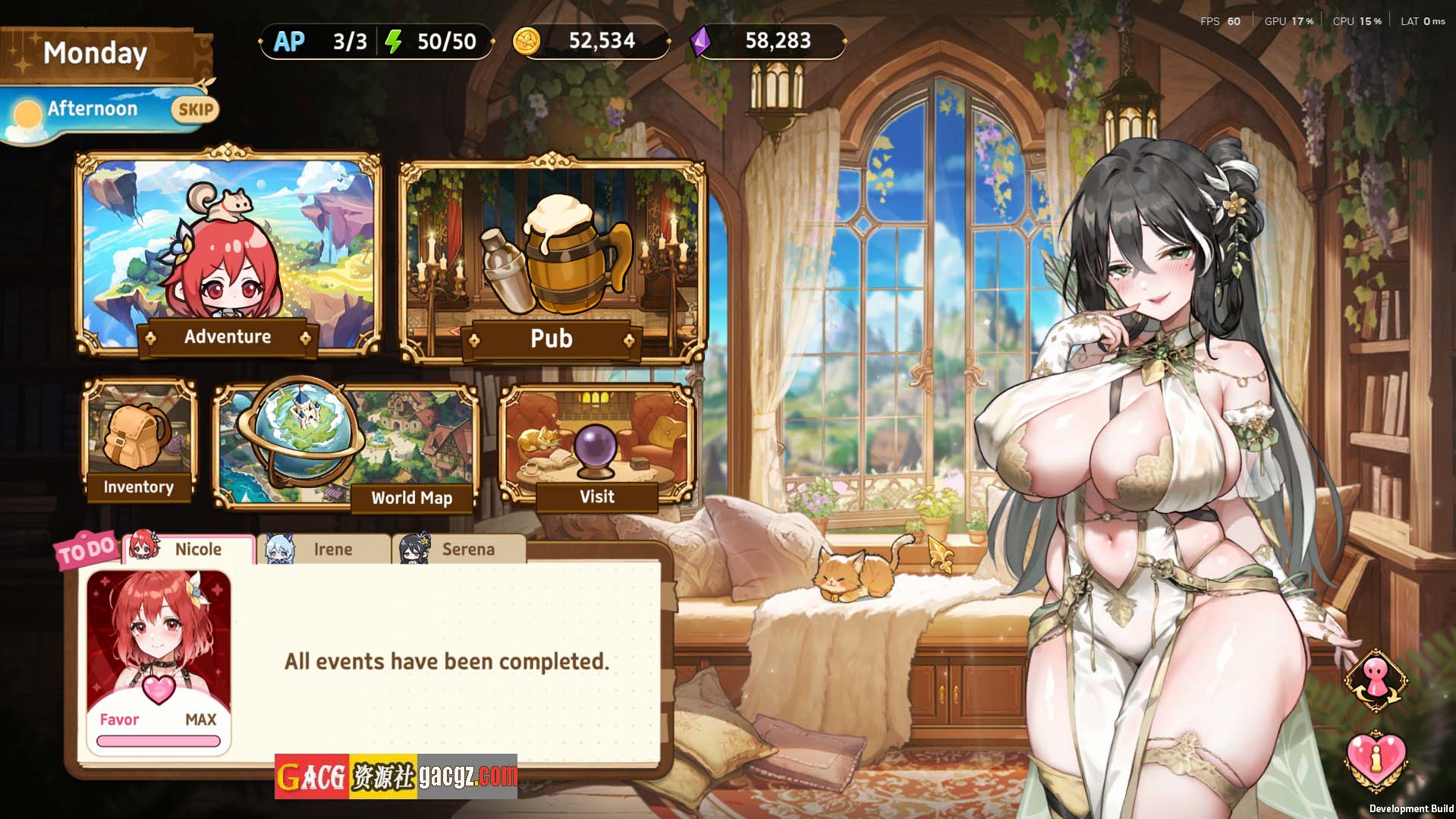Open the Adventure menu

(228, 254)
